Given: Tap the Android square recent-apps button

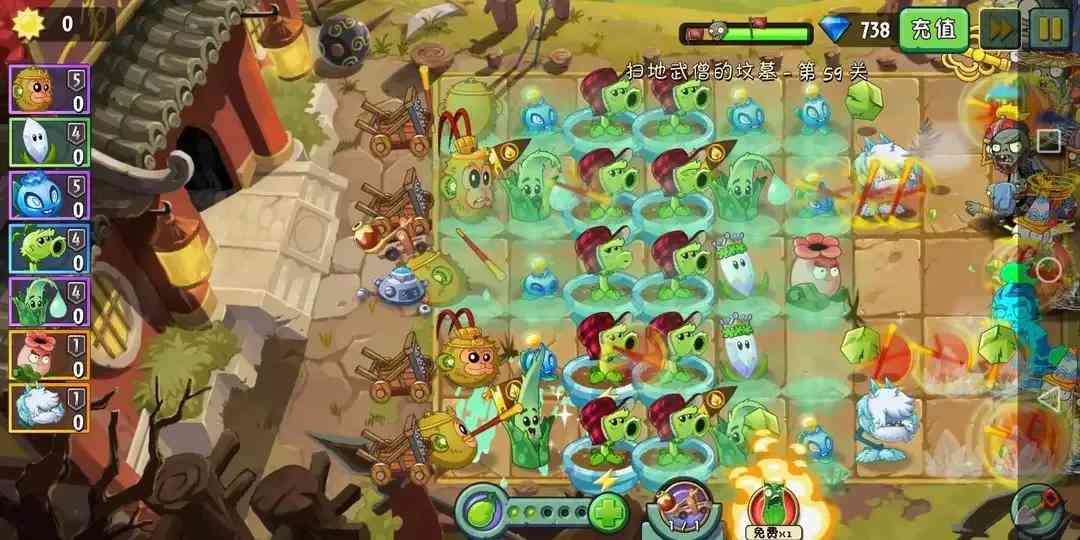Looking at the screenshot, I should click(x=1048, y=141).
